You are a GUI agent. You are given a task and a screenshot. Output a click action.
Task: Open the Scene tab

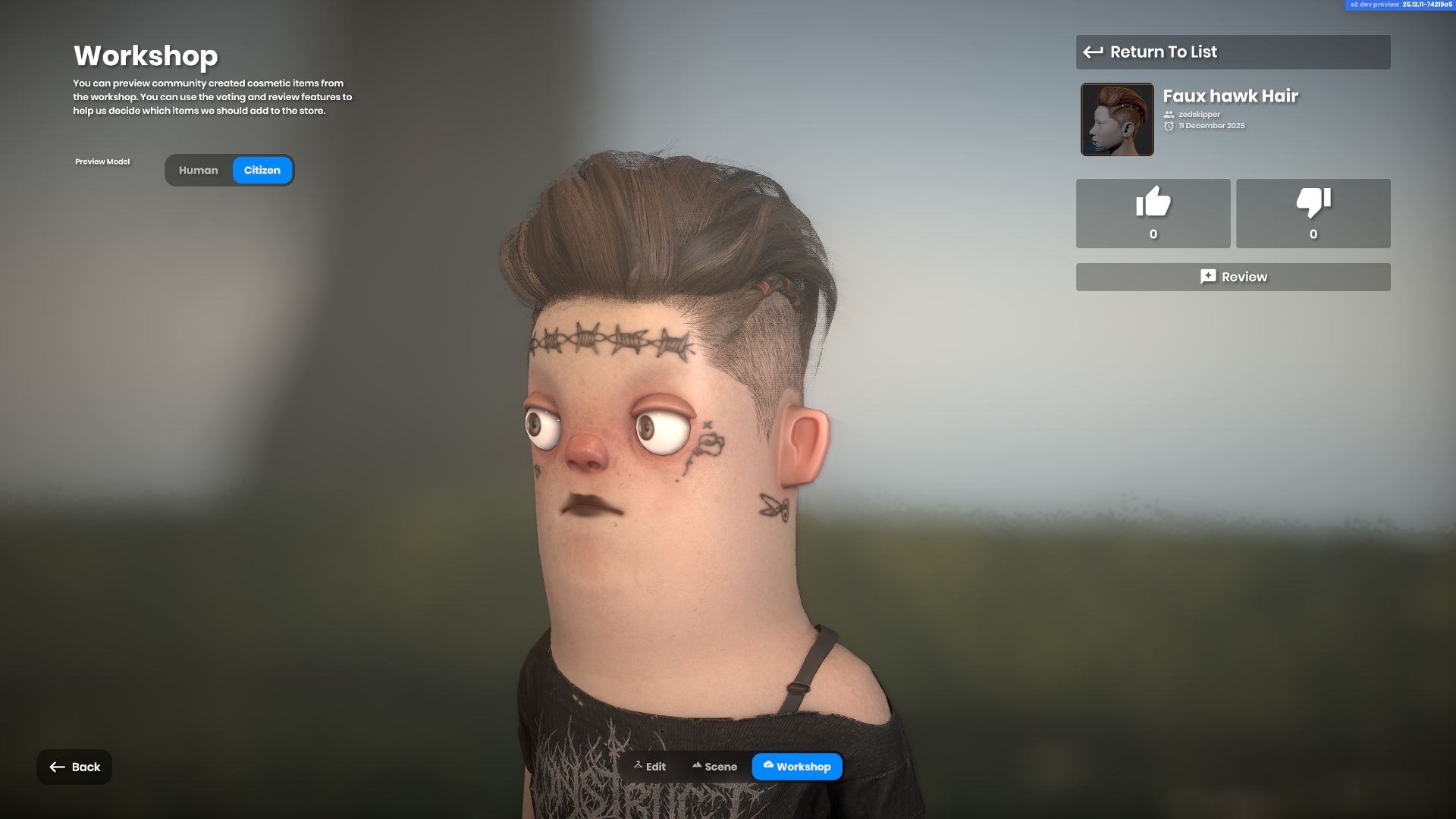[714, 767]
